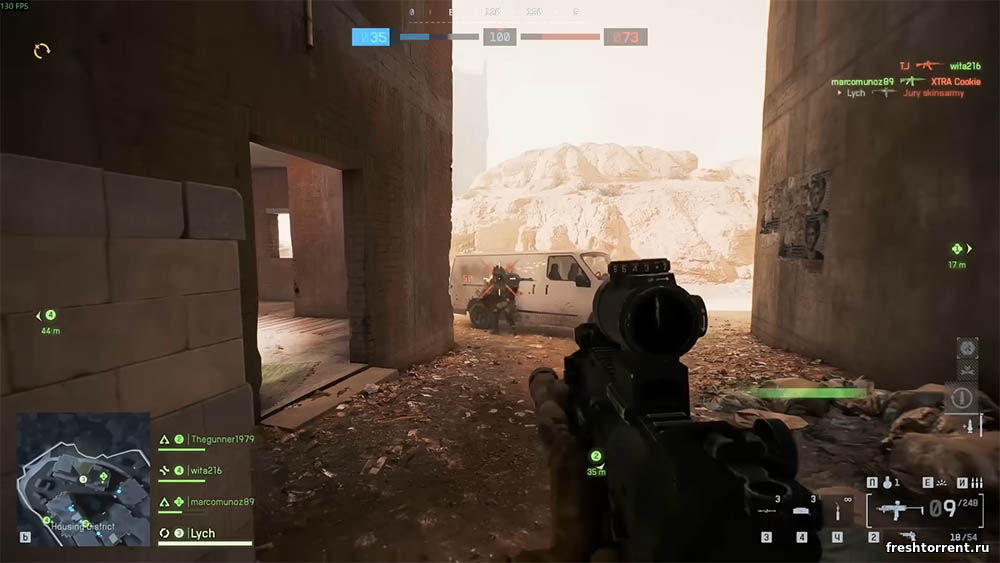Select the primary assault rifle weapon slot
Viewport: 1000px width, 563px height.
tap(893, 510)
